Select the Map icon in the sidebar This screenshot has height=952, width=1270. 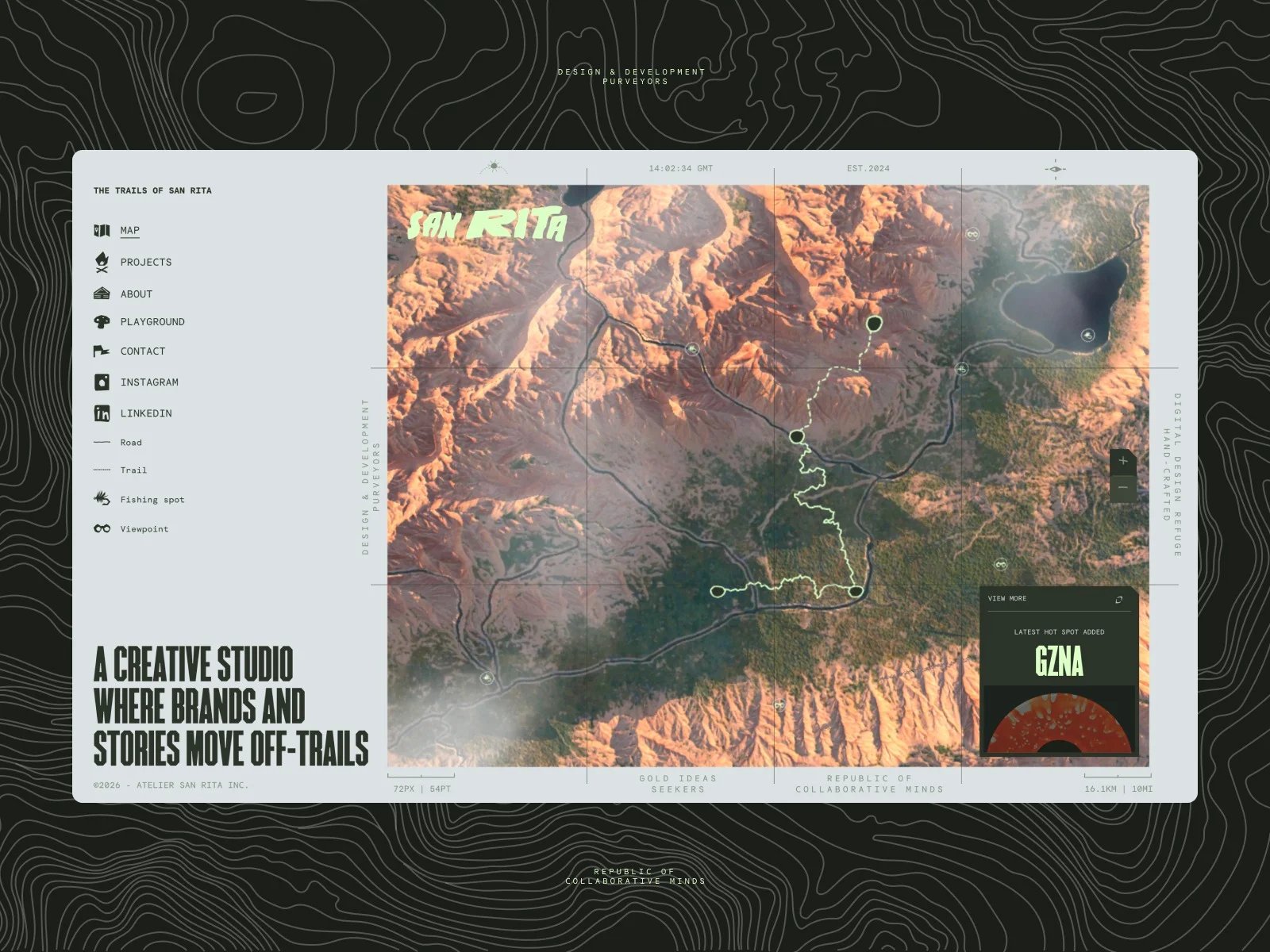pyautogui.click(x=102, y=230)
